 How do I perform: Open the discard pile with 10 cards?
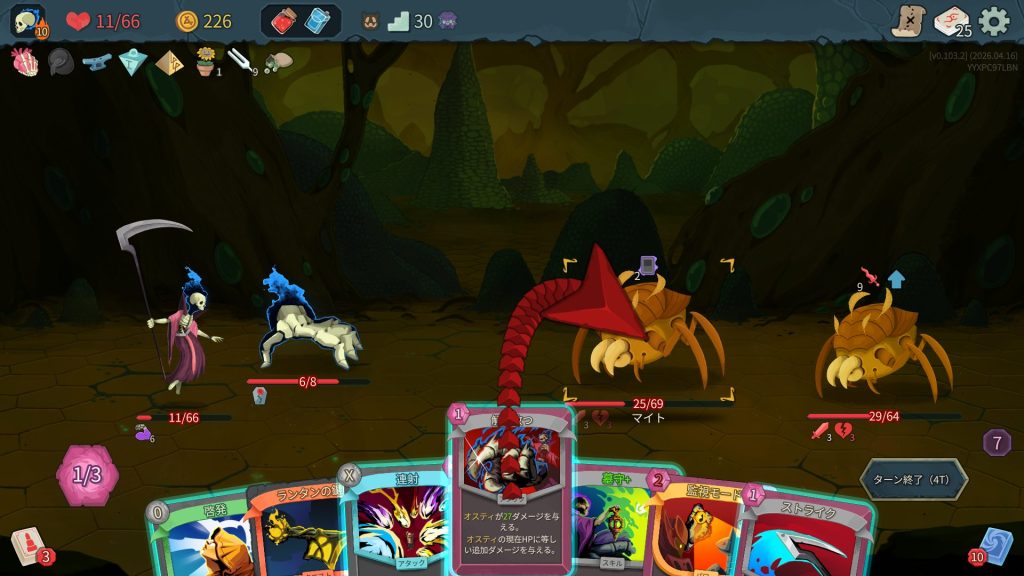(x=996, y=546)
